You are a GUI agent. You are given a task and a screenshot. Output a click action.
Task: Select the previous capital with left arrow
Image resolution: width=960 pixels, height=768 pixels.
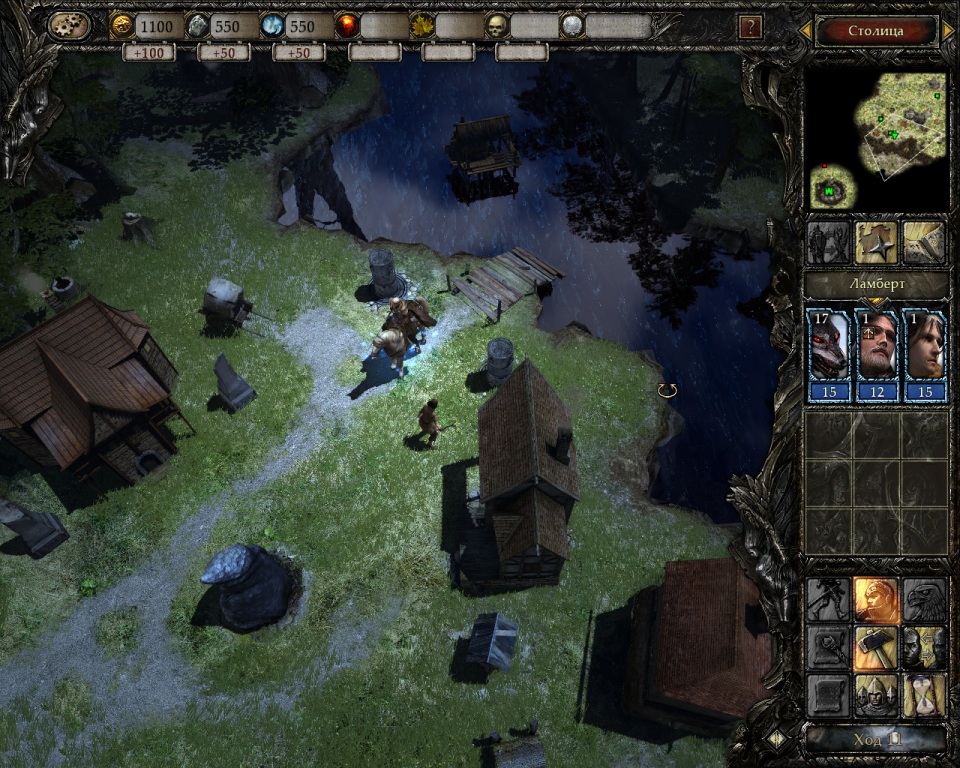point(806,31)
